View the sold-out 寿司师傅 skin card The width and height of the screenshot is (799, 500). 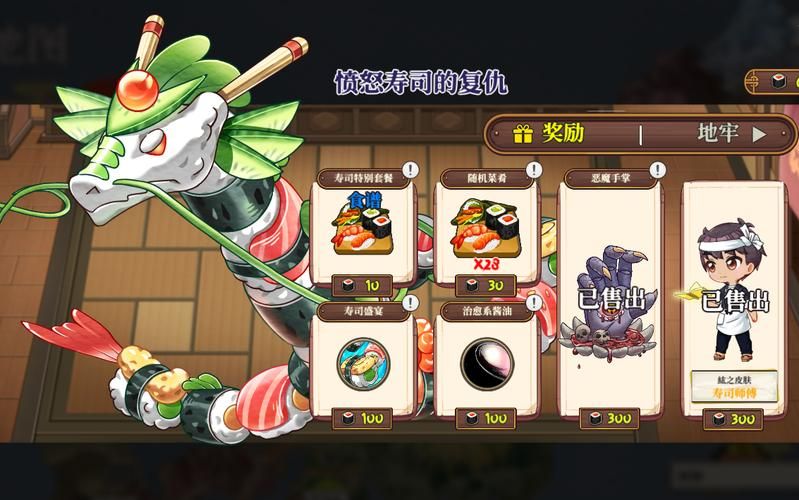(733, 300)
